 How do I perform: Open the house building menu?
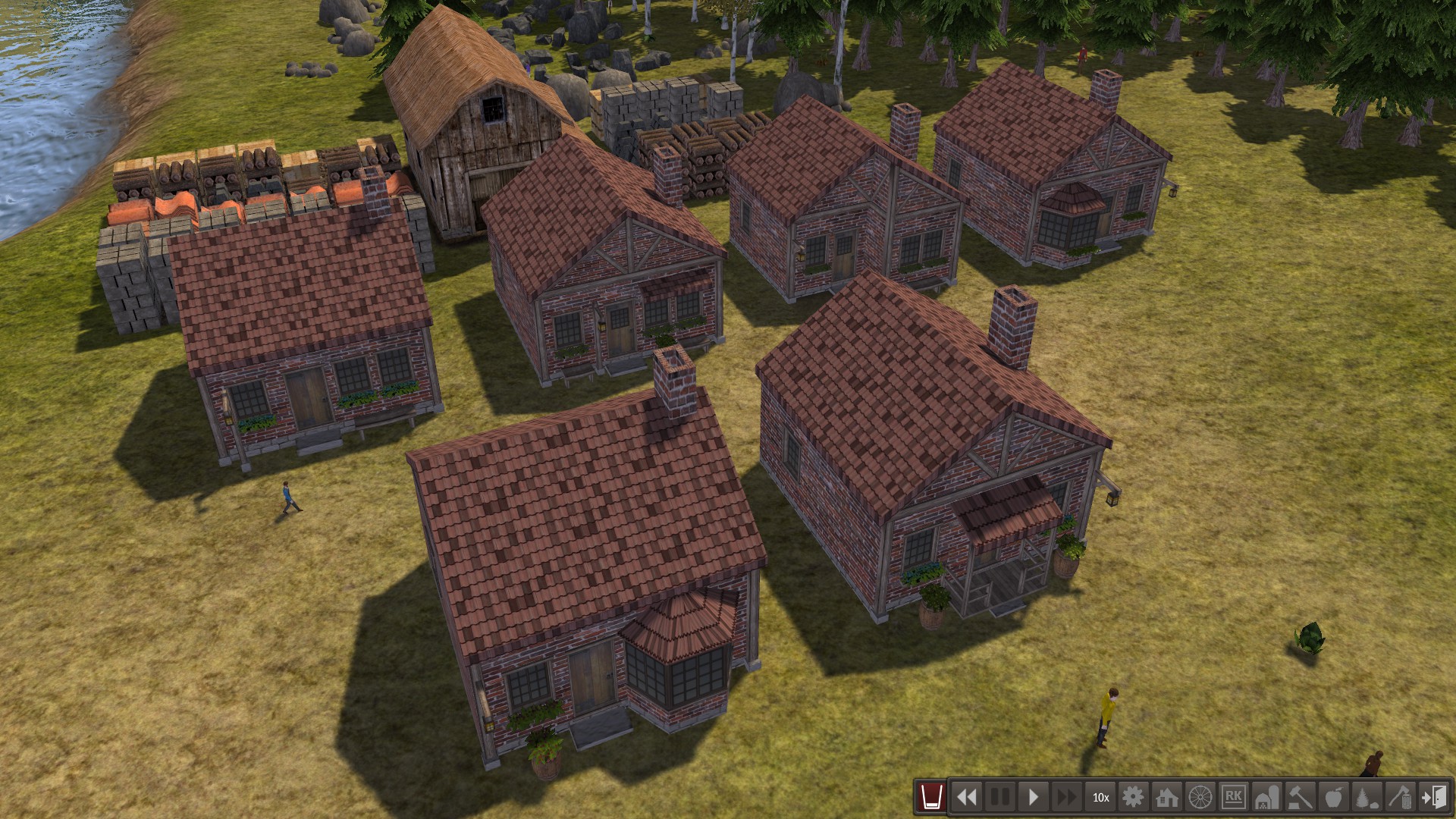(1167, 797)
